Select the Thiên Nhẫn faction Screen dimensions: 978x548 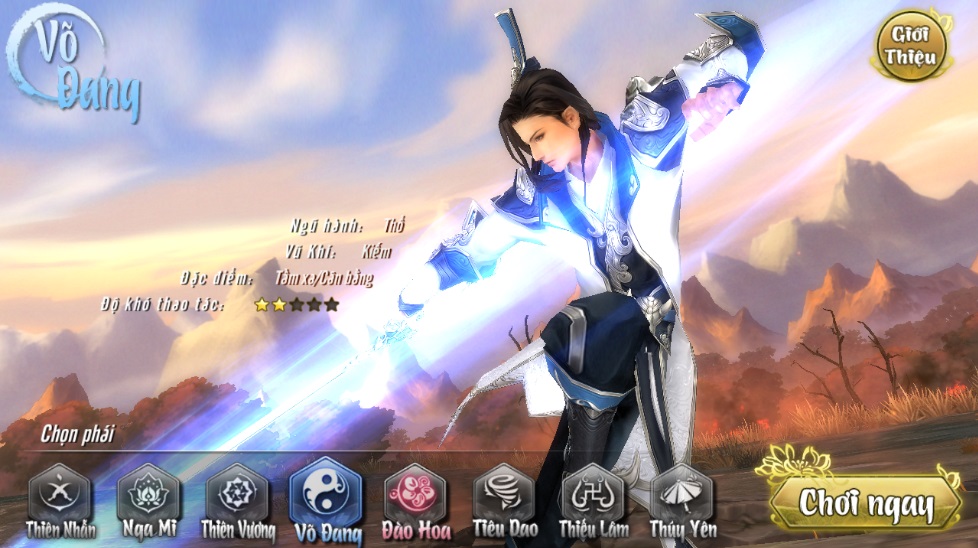(x=60, y=493)
